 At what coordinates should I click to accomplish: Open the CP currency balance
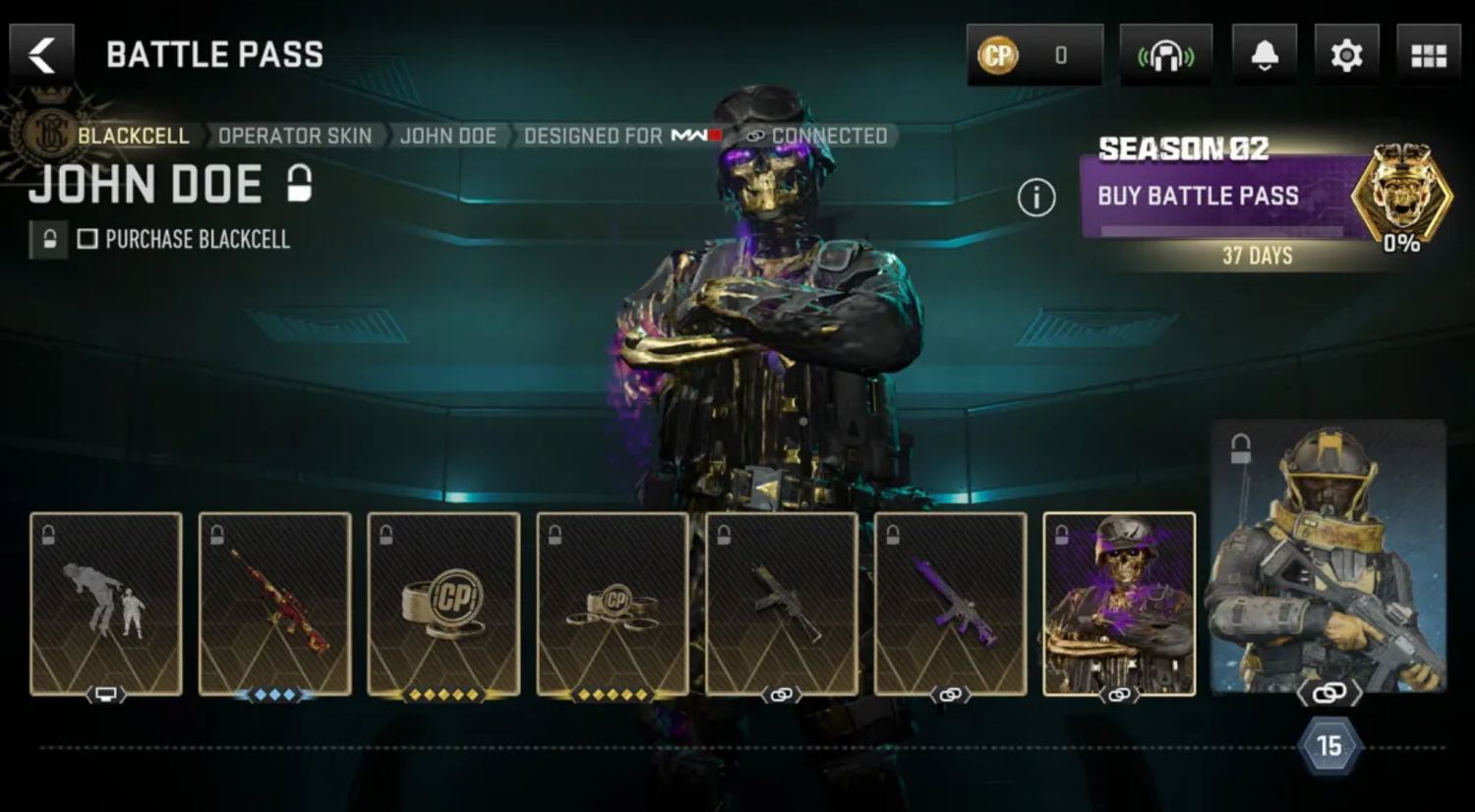pos(1033,55)
